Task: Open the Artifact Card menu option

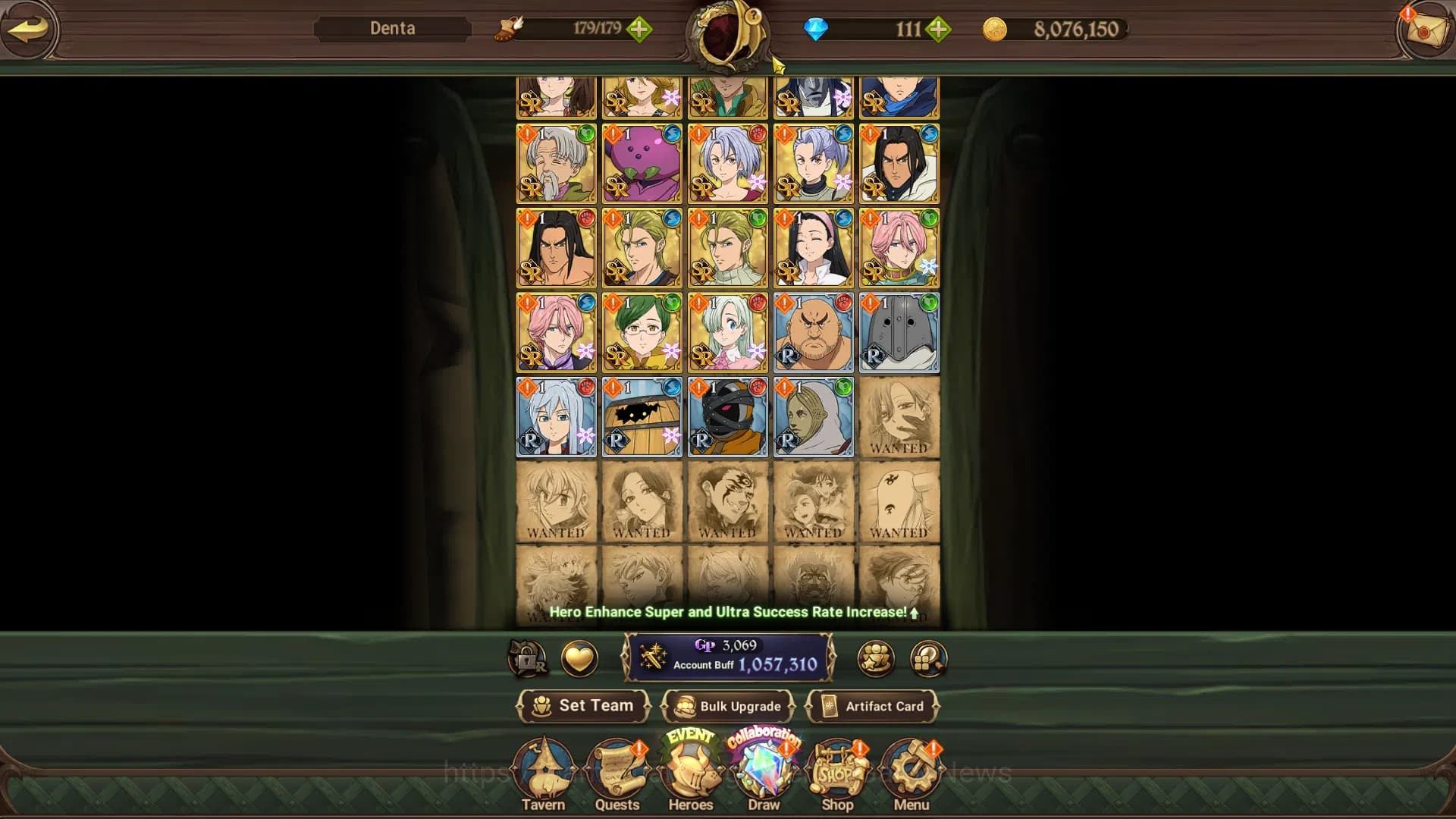Action: point(874,706)
